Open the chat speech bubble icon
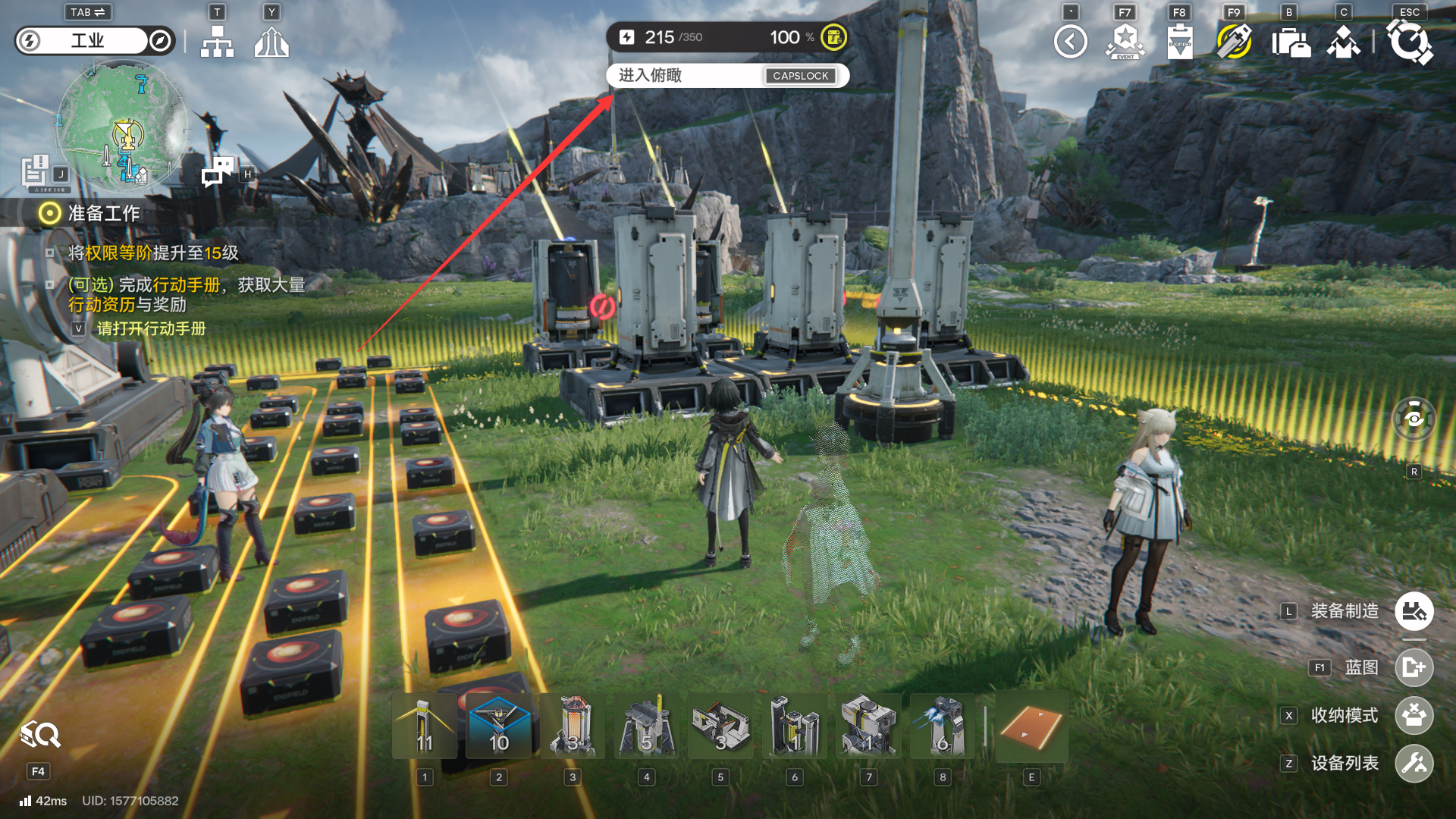This screenshot has height=819, width=1456. (x=218, y=172)
